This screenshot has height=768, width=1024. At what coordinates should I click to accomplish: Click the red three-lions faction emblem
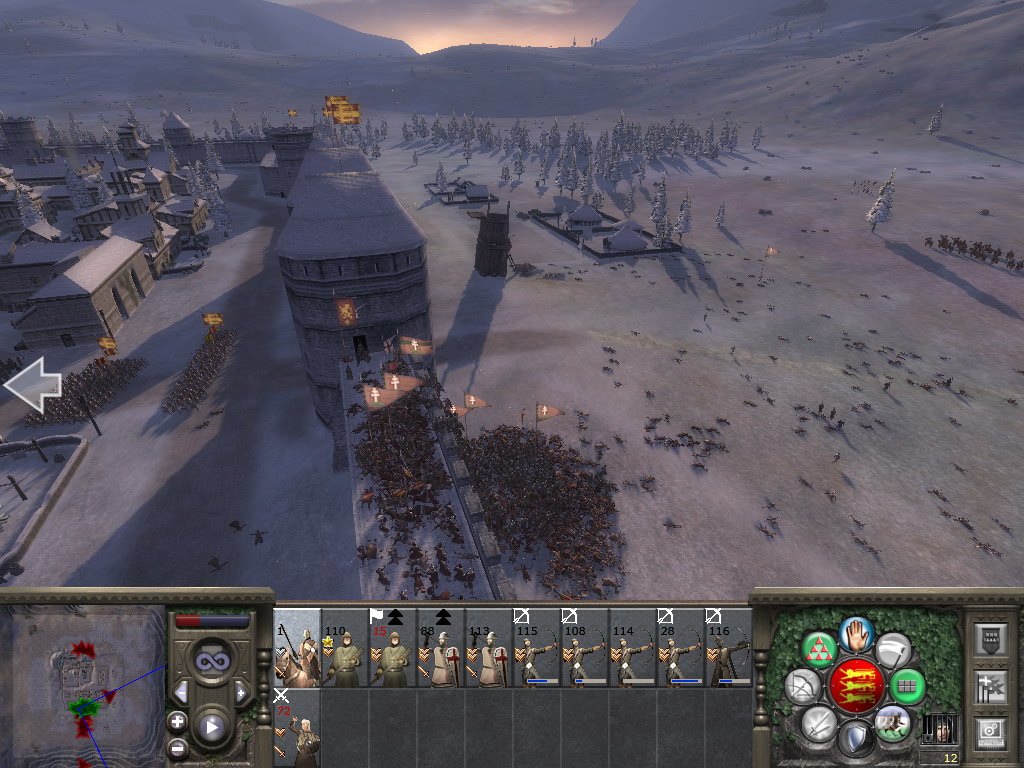tap(856, 686)
